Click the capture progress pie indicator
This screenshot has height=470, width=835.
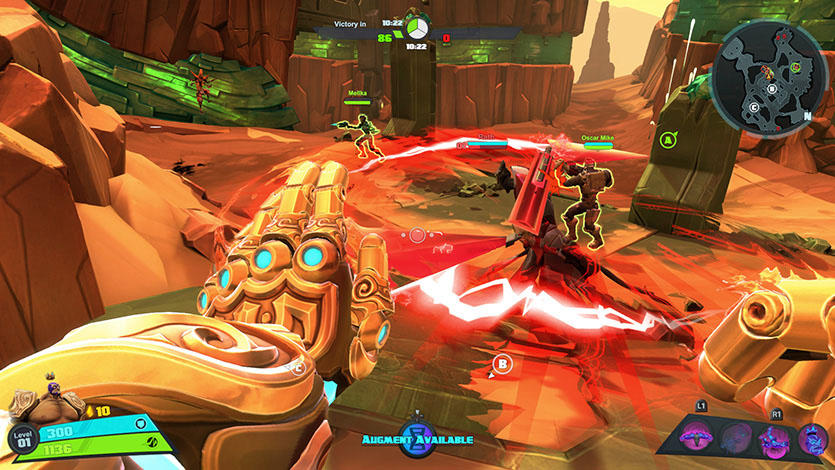pyautogui.click(x=416, y=27)
